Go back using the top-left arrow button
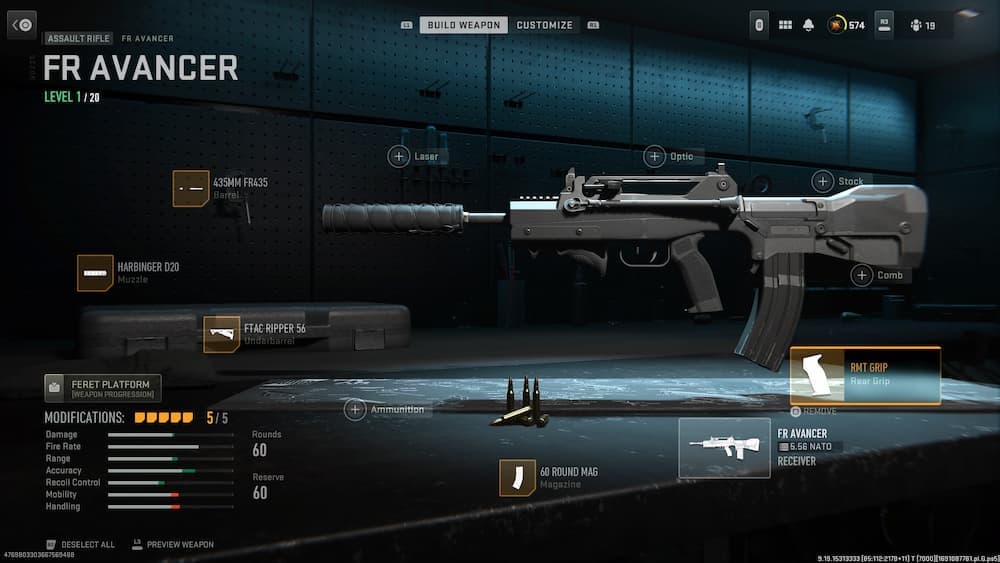 22,25
